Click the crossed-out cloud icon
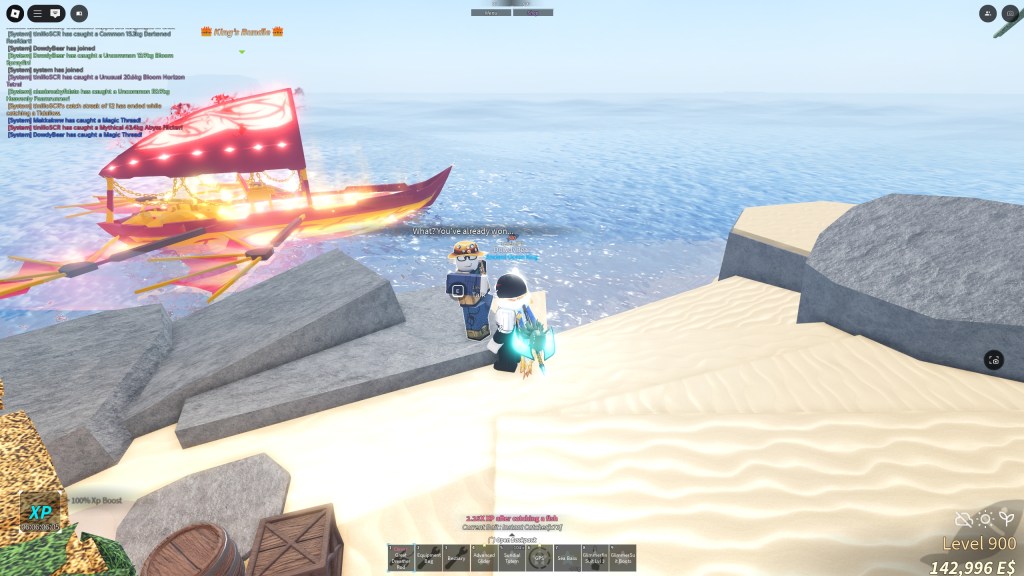Viewport: 1024px width, 576px height. [x=964, y=519]
